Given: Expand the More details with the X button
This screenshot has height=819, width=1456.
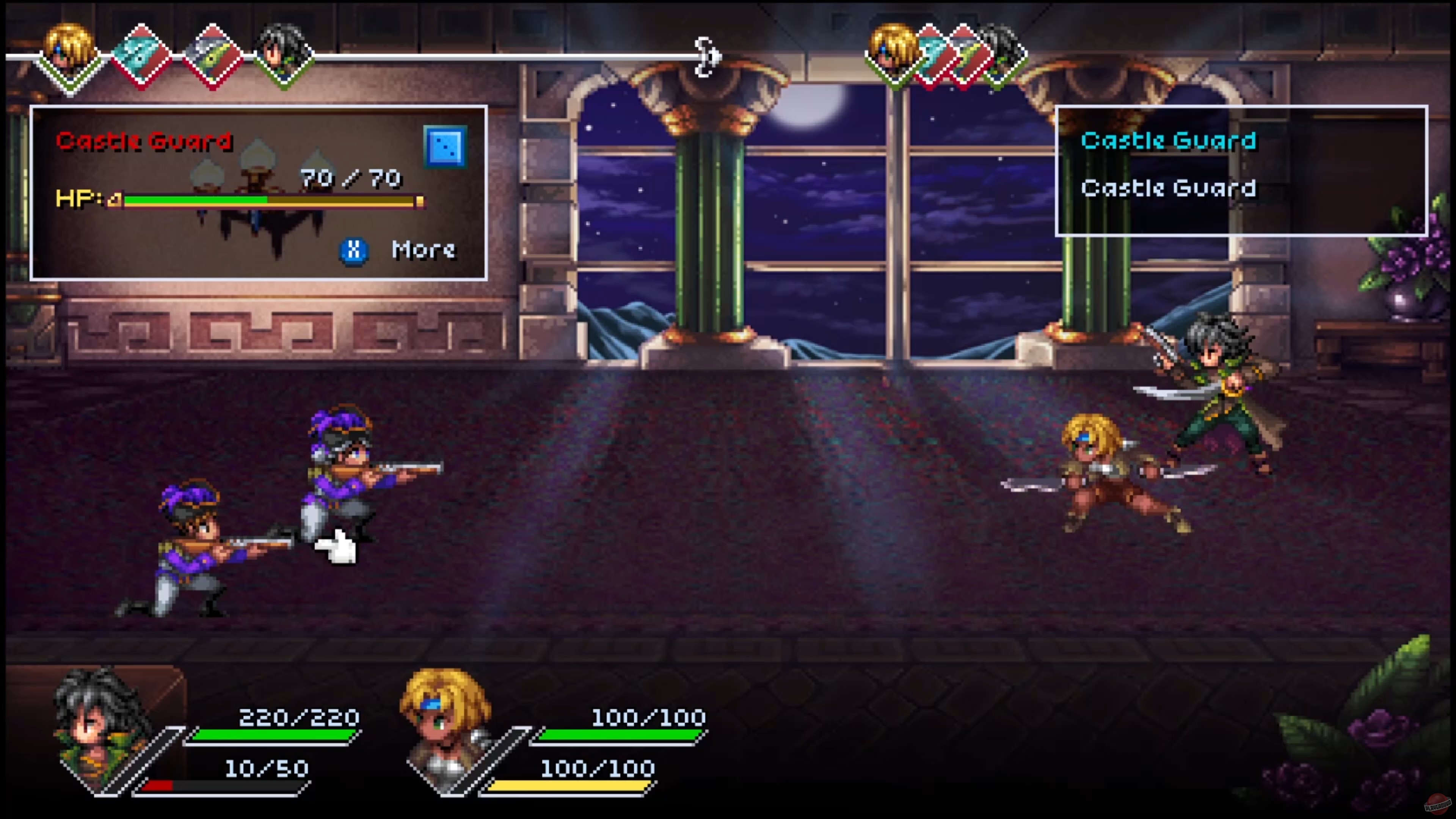Looking at the screenshot, I should (x=355, y=251).
